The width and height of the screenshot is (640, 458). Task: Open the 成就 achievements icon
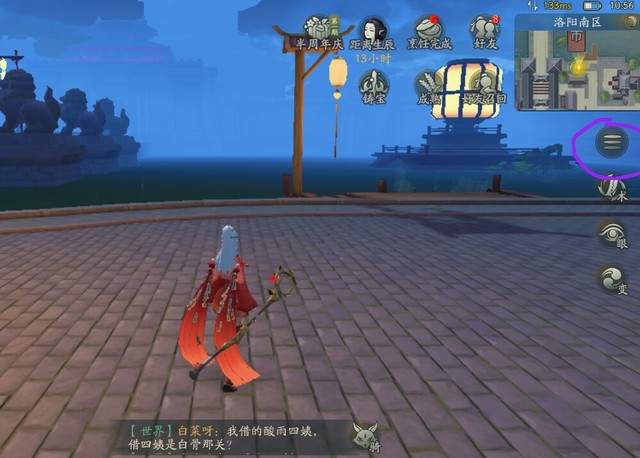coord(430,86)
